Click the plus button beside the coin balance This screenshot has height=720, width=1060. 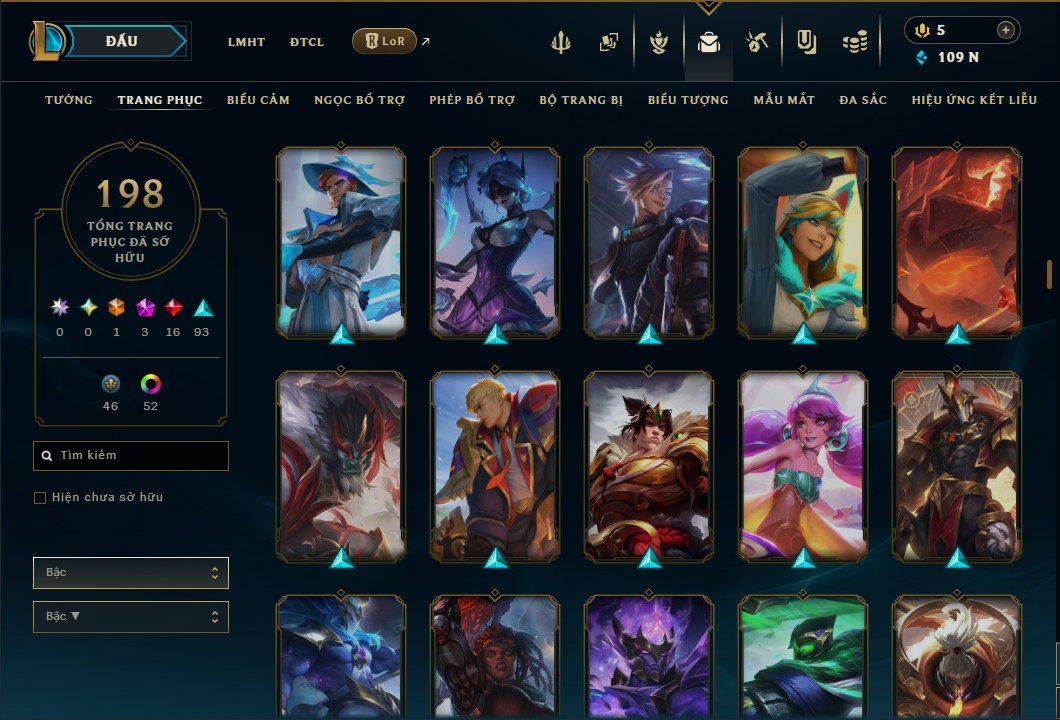tap(1005, 30)
